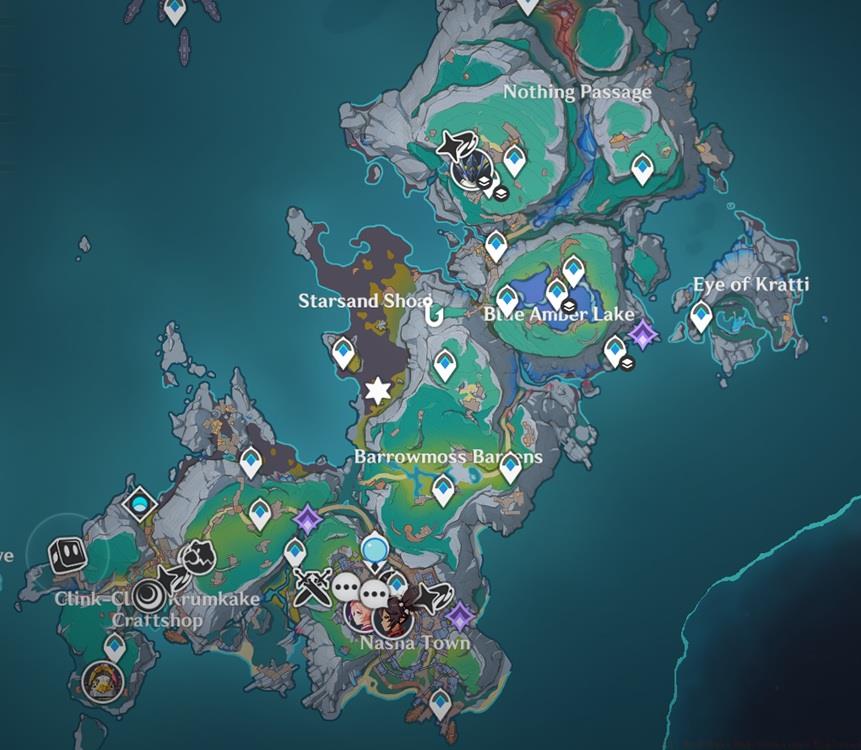Select the purple domain marker by Blue Amber Lake

pyautogui.click(x=642, y=335)
